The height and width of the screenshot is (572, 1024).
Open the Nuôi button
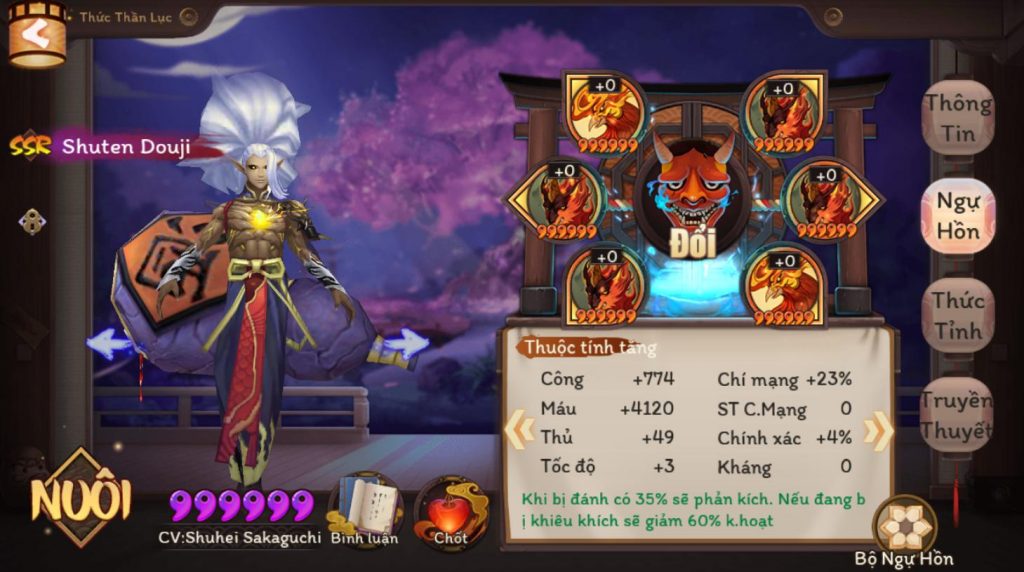[x=81, y=497]
